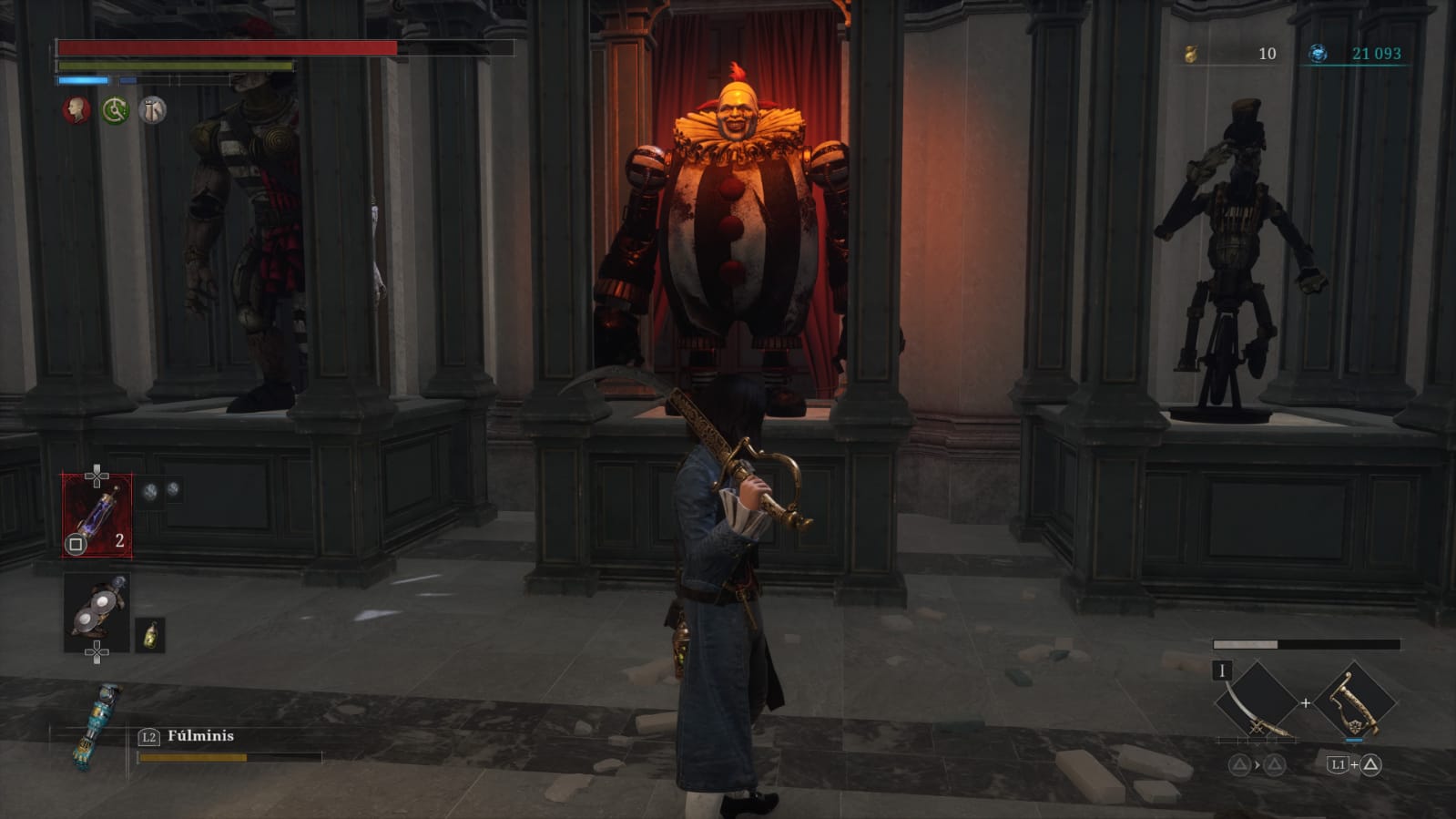Click the blue Ergo currency icon
This screenshot has height=819, width=1456.
coord(1318,54)
